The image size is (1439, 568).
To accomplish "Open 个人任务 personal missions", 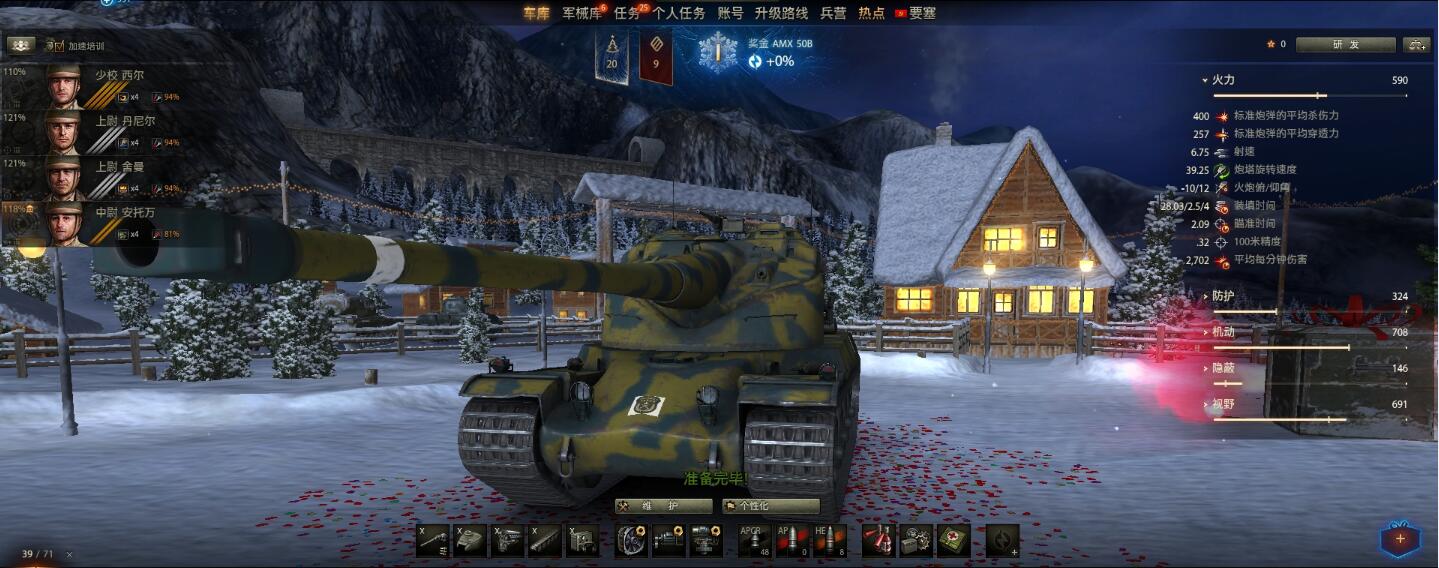I will (x=679, y=13).
